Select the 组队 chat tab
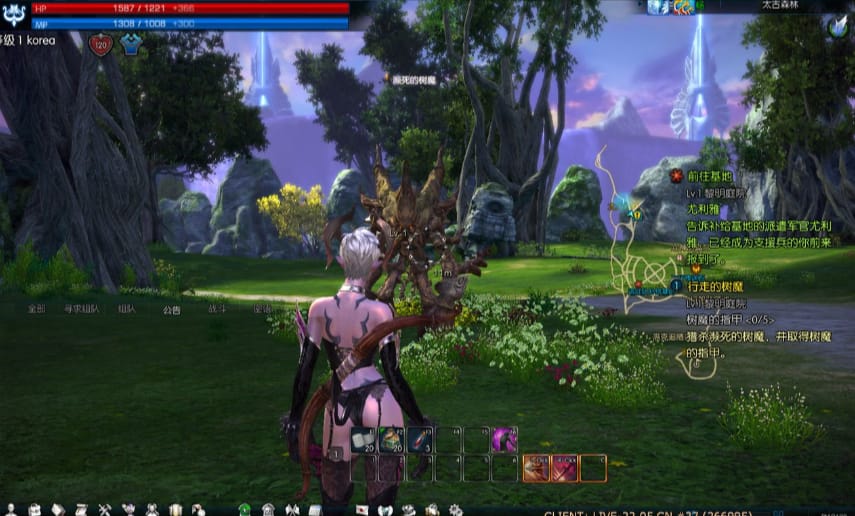This screenshot has height=516, width=855. 127,310
